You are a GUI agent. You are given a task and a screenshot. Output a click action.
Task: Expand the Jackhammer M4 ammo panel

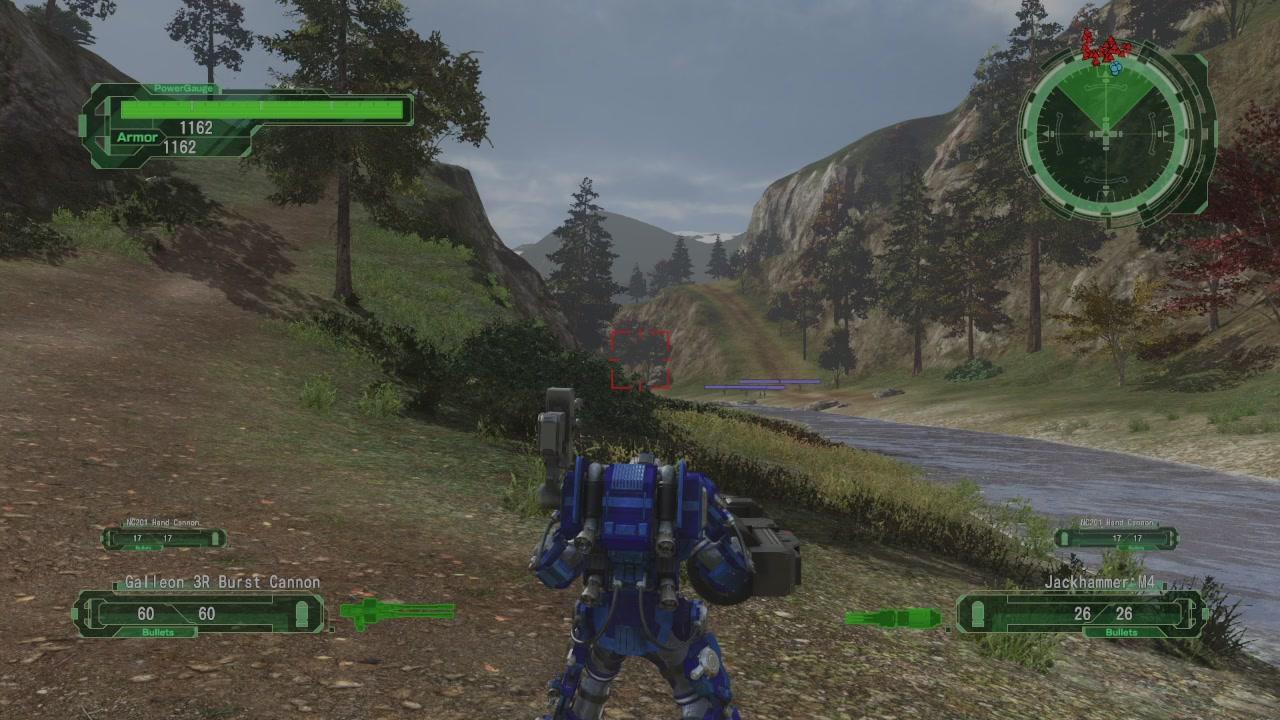1080,613
